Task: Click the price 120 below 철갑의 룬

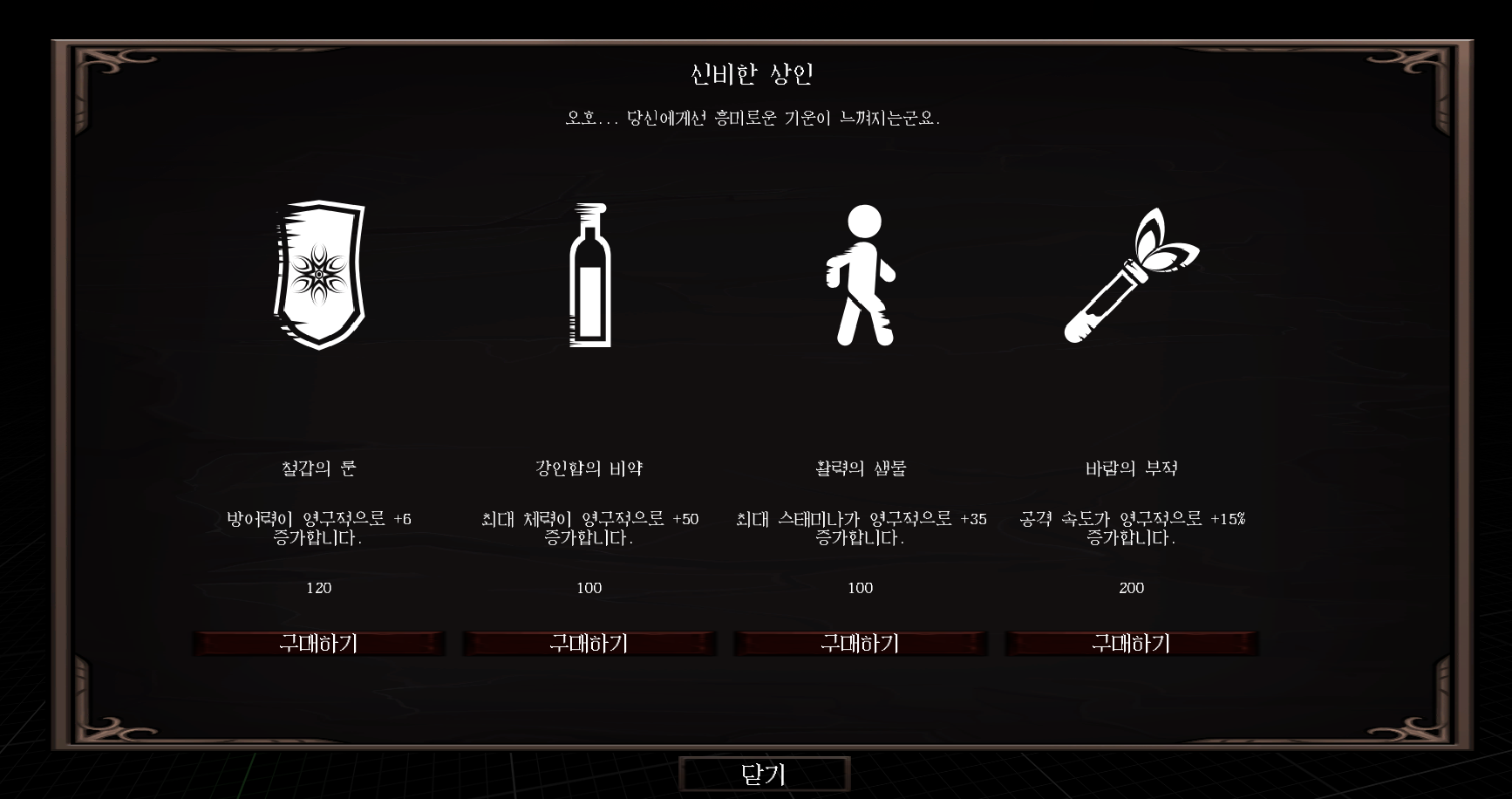Action: tap(321, 588)
